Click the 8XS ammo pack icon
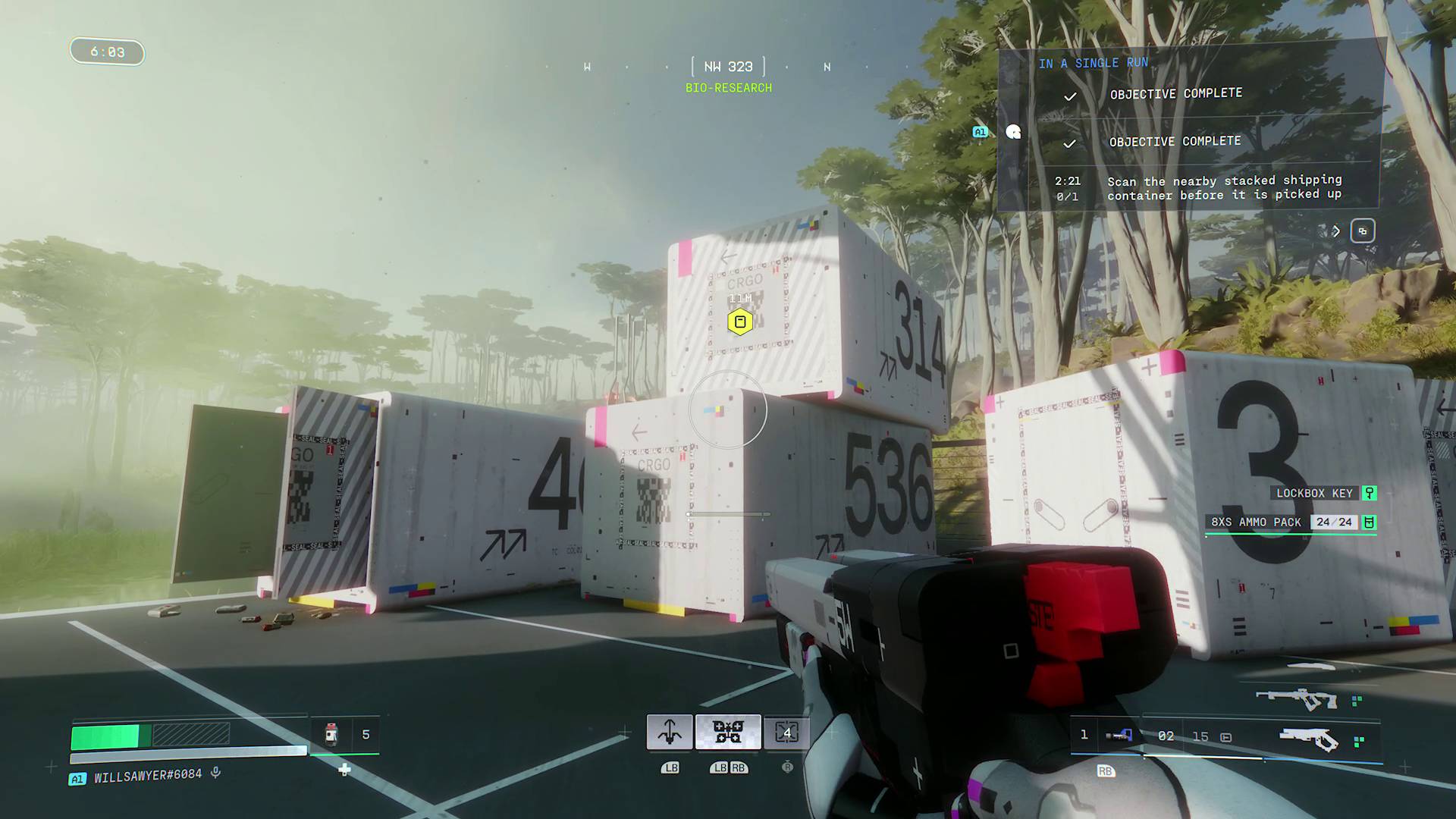 (1369, 522)
